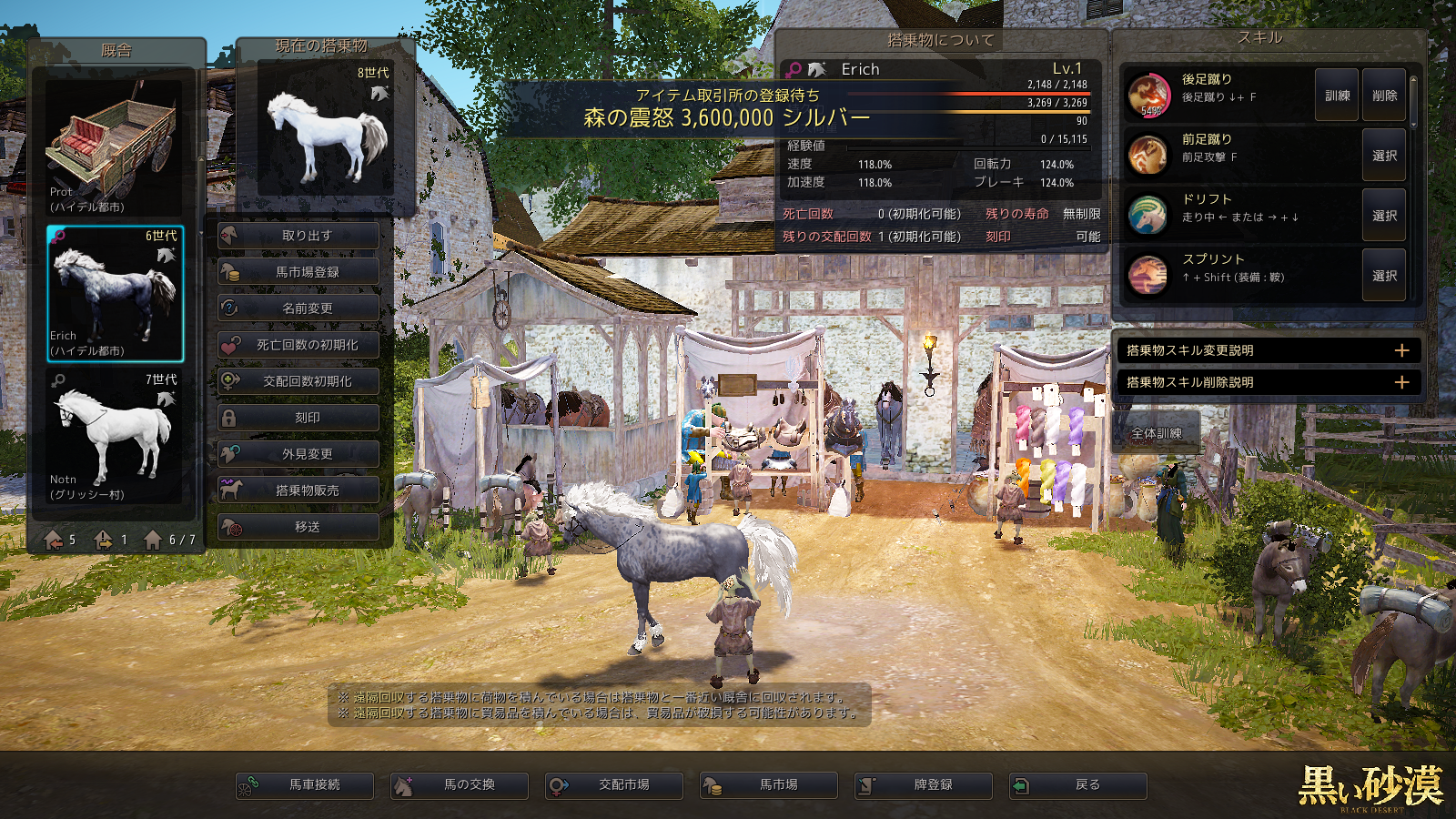Image resolution: width=1456 pixels, height=819 pixels.
Task: Delete the 後足蹴り skill with 削除
Action: tap(1384, 96)
